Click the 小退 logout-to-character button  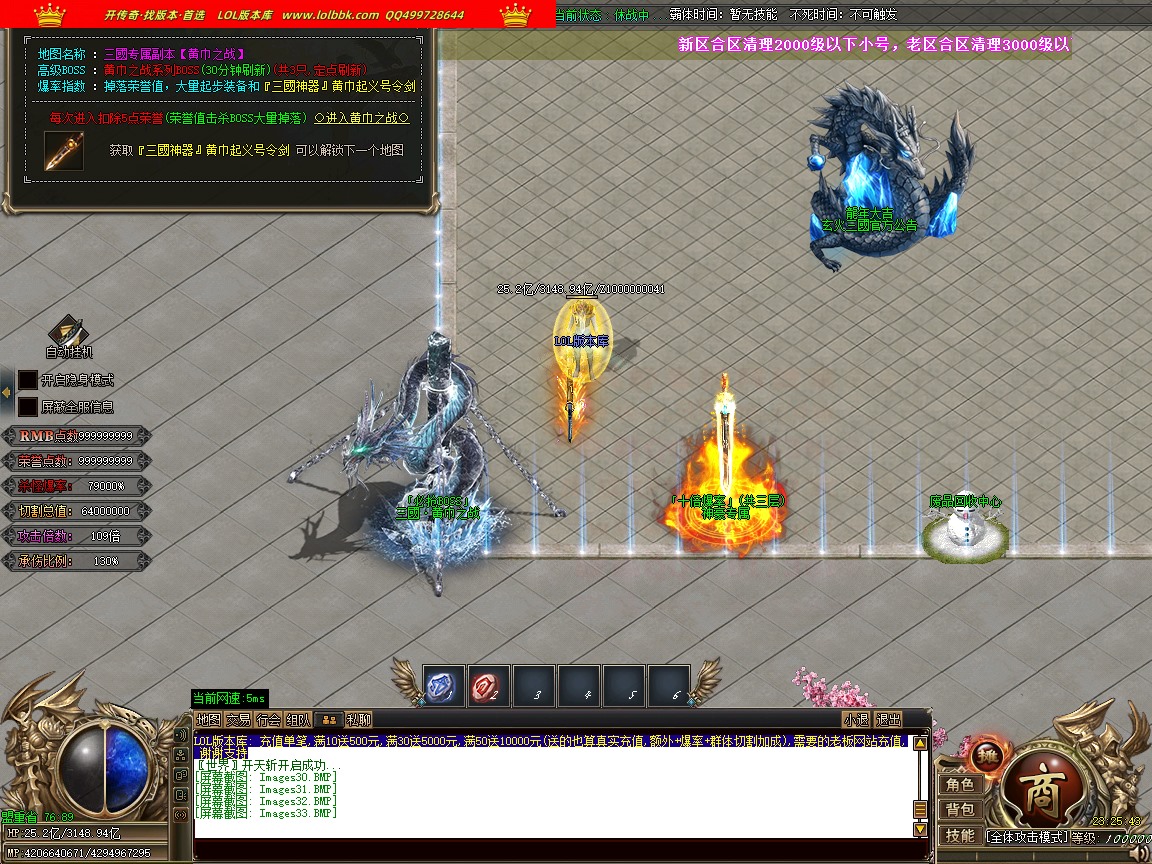(x=856, y=719)
